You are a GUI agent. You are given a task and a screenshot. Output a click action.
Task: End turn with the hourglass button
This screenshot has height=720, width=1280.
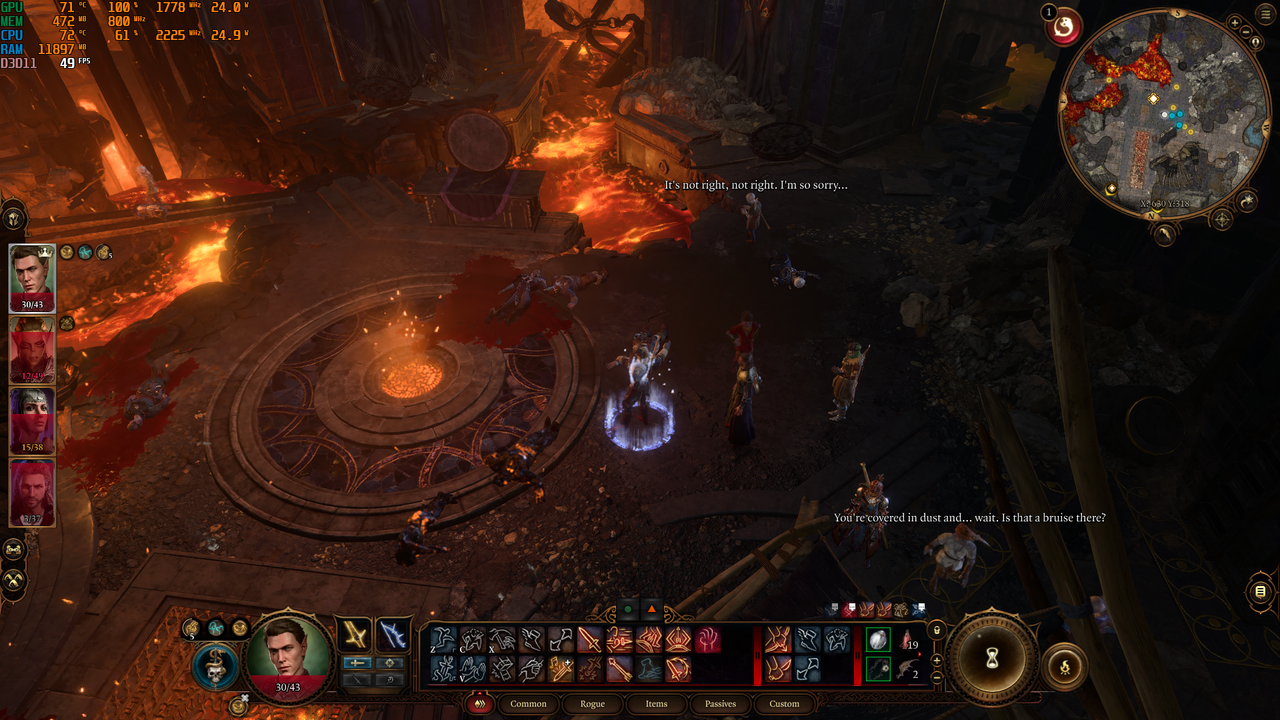click(992, 657)
